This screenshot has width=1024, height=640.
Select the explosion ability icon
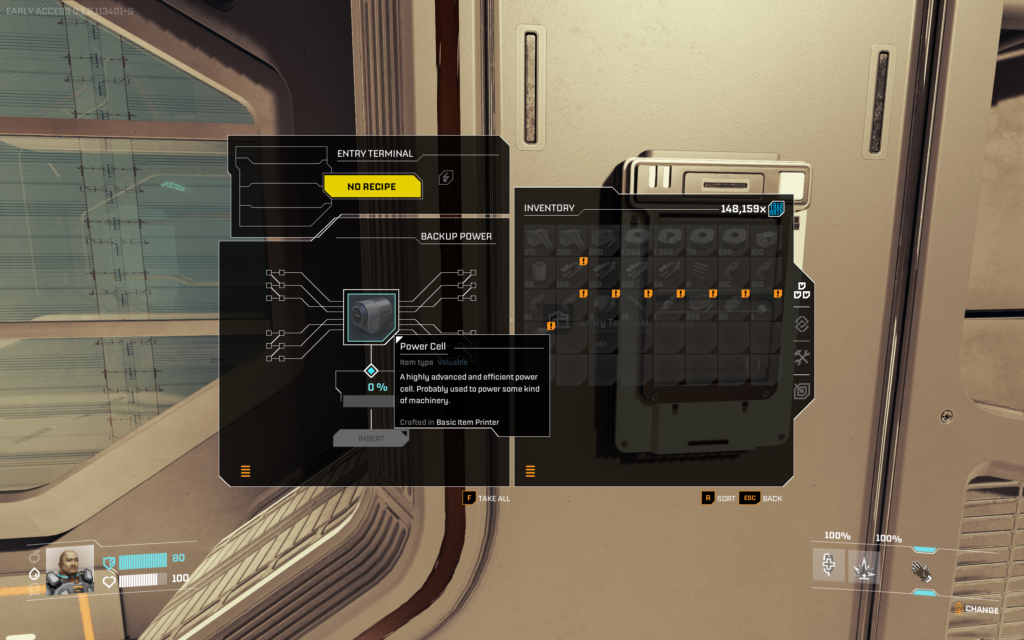[x=864, y=567]
